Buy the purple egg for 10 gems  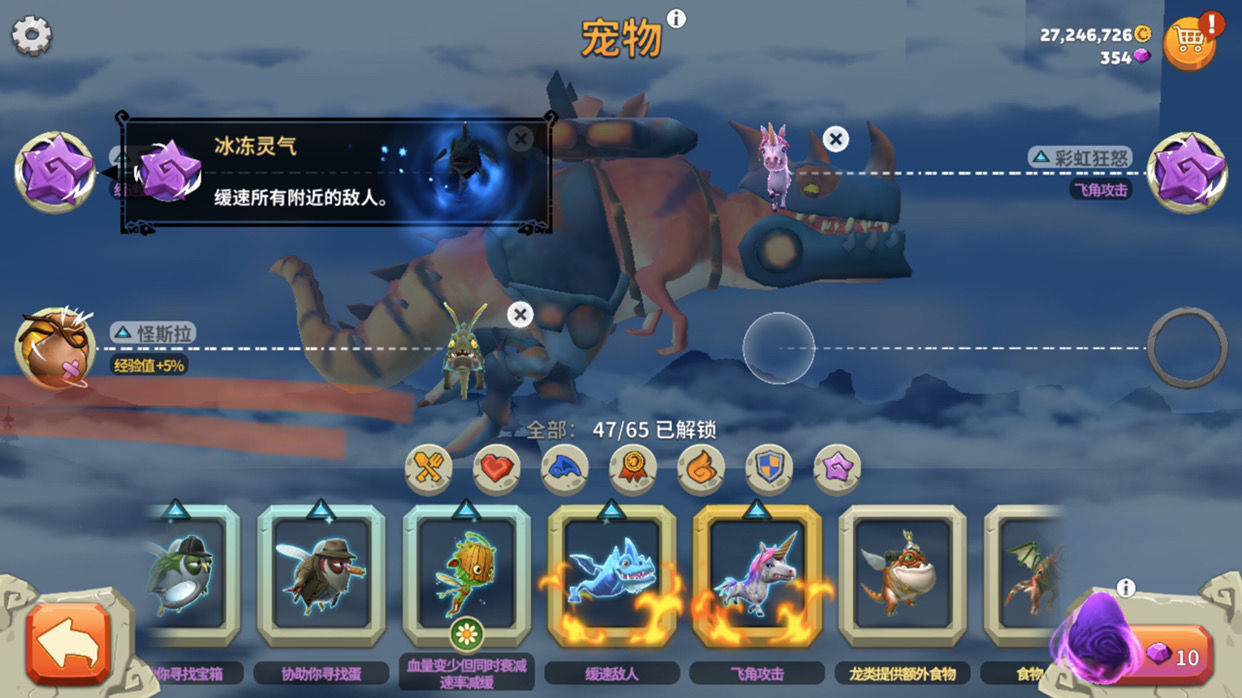[1172, 656]
